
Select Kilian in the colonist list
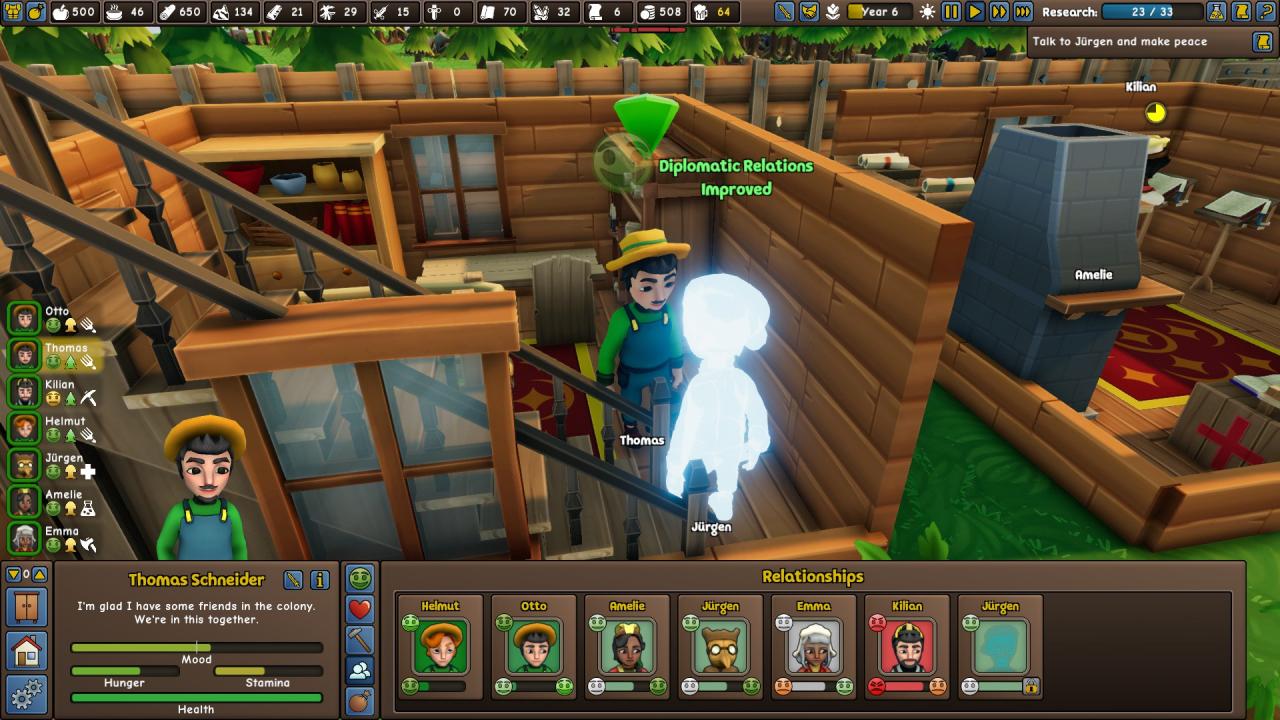click(24, 392)
